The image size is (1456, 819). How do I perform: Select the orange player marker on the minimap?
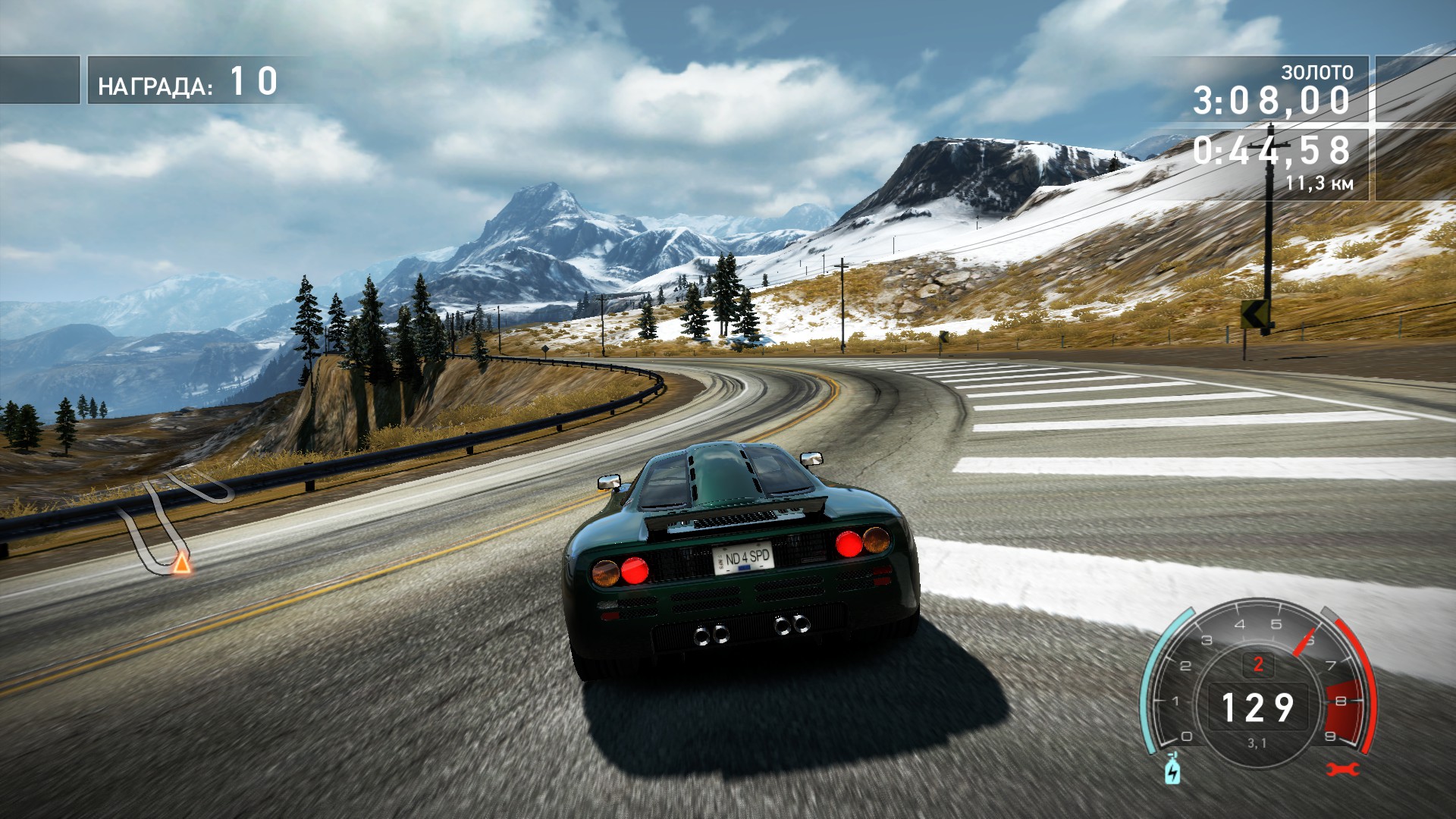pos(181,563)
